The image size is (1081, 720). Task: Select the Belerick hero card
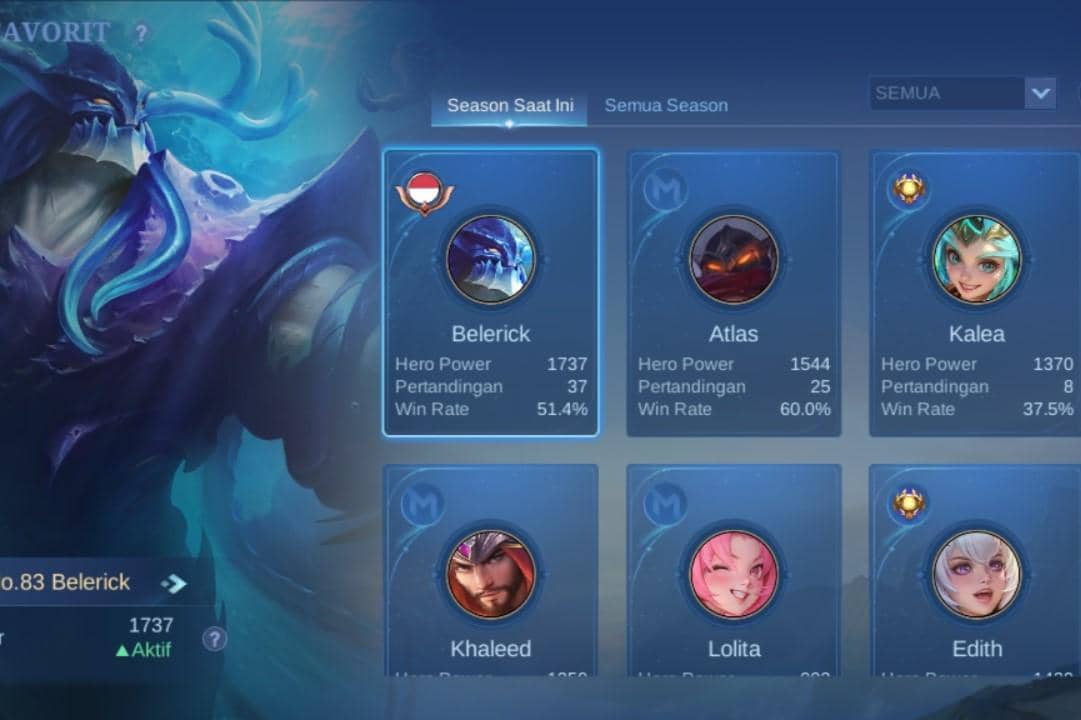tap(491, 294)
